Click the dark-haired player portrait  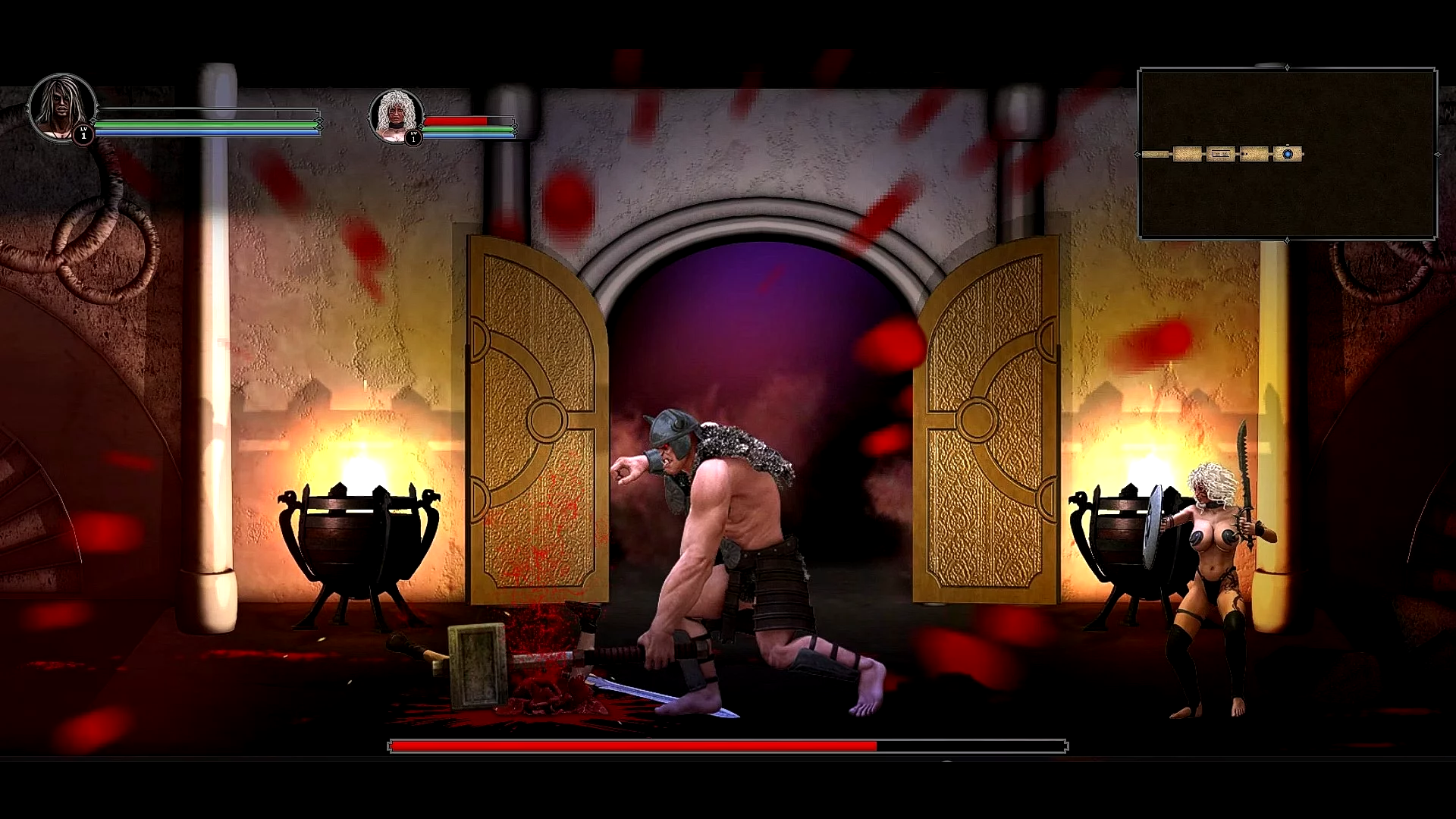click(62, 108)
